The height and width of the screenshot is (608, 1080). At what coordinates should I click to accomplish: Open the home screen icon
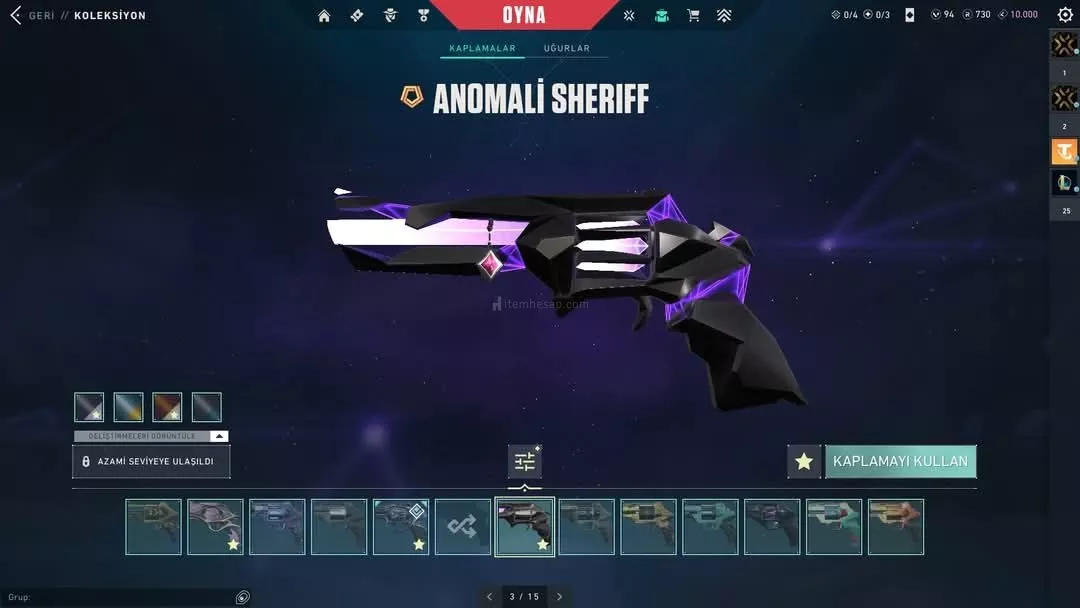coord(324,15)
